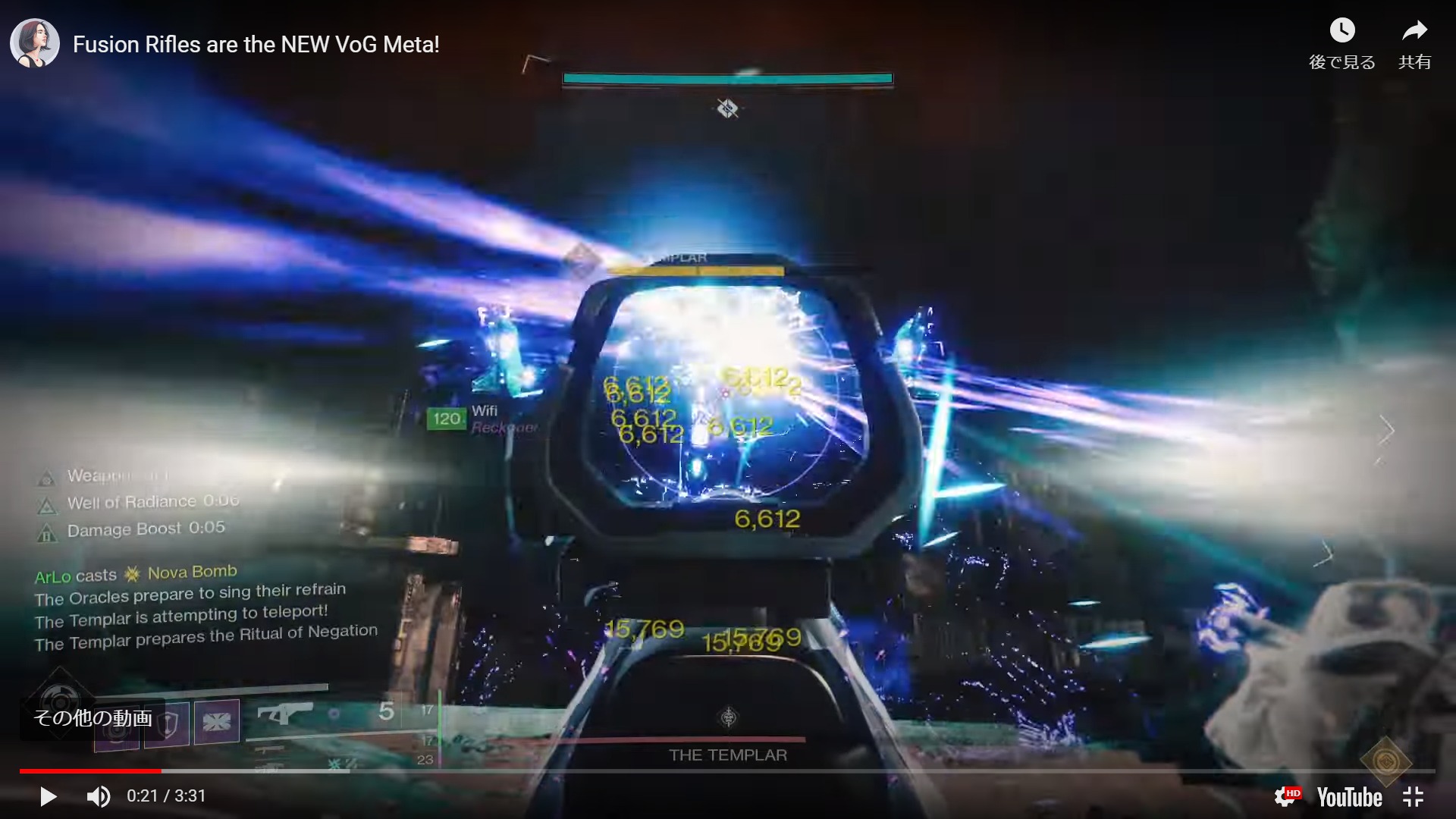Expand the next-video chevron on the right edge
This screenshot has width=1456, height=819.
click(1386, 431)
